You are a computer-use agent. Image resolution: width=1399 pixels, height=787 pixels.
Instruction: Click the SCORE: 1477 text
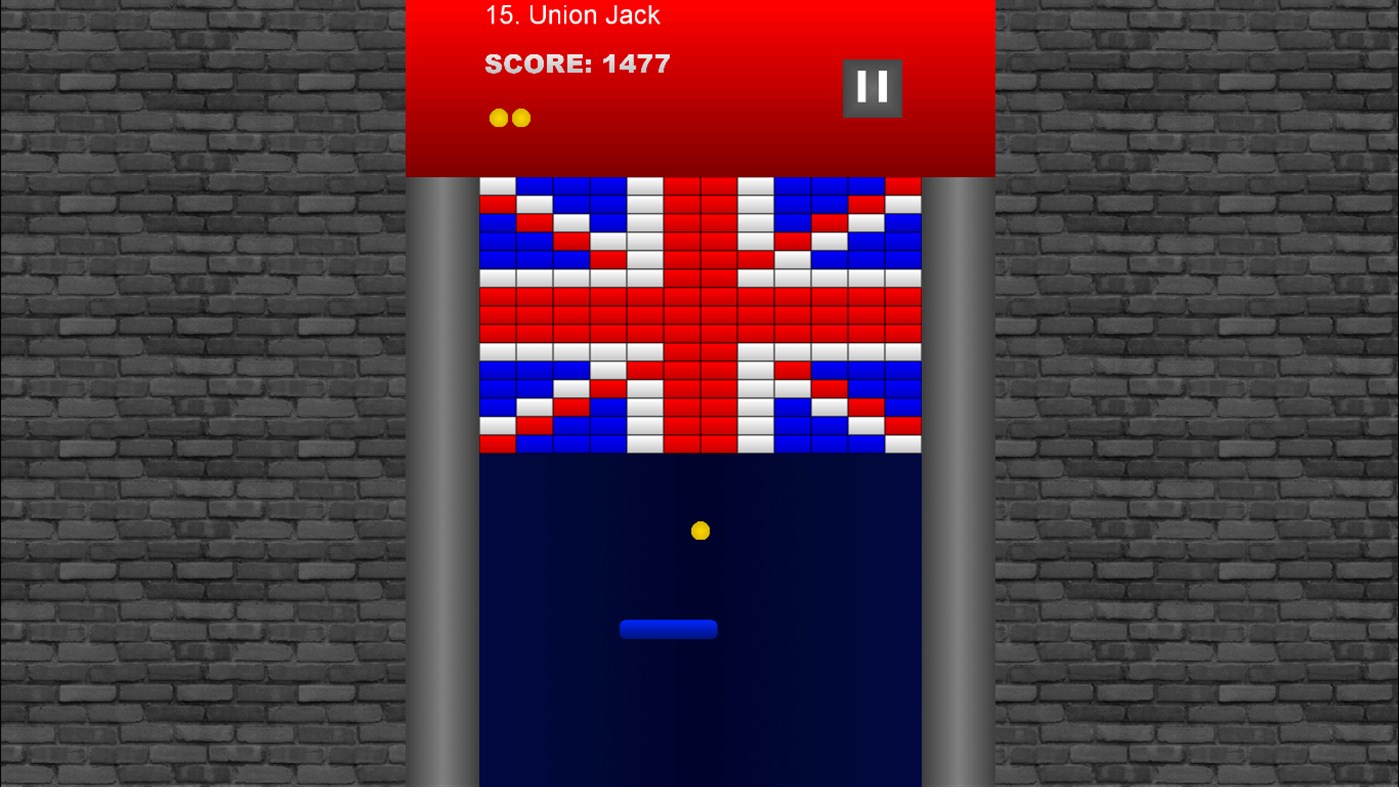[577, 64]
